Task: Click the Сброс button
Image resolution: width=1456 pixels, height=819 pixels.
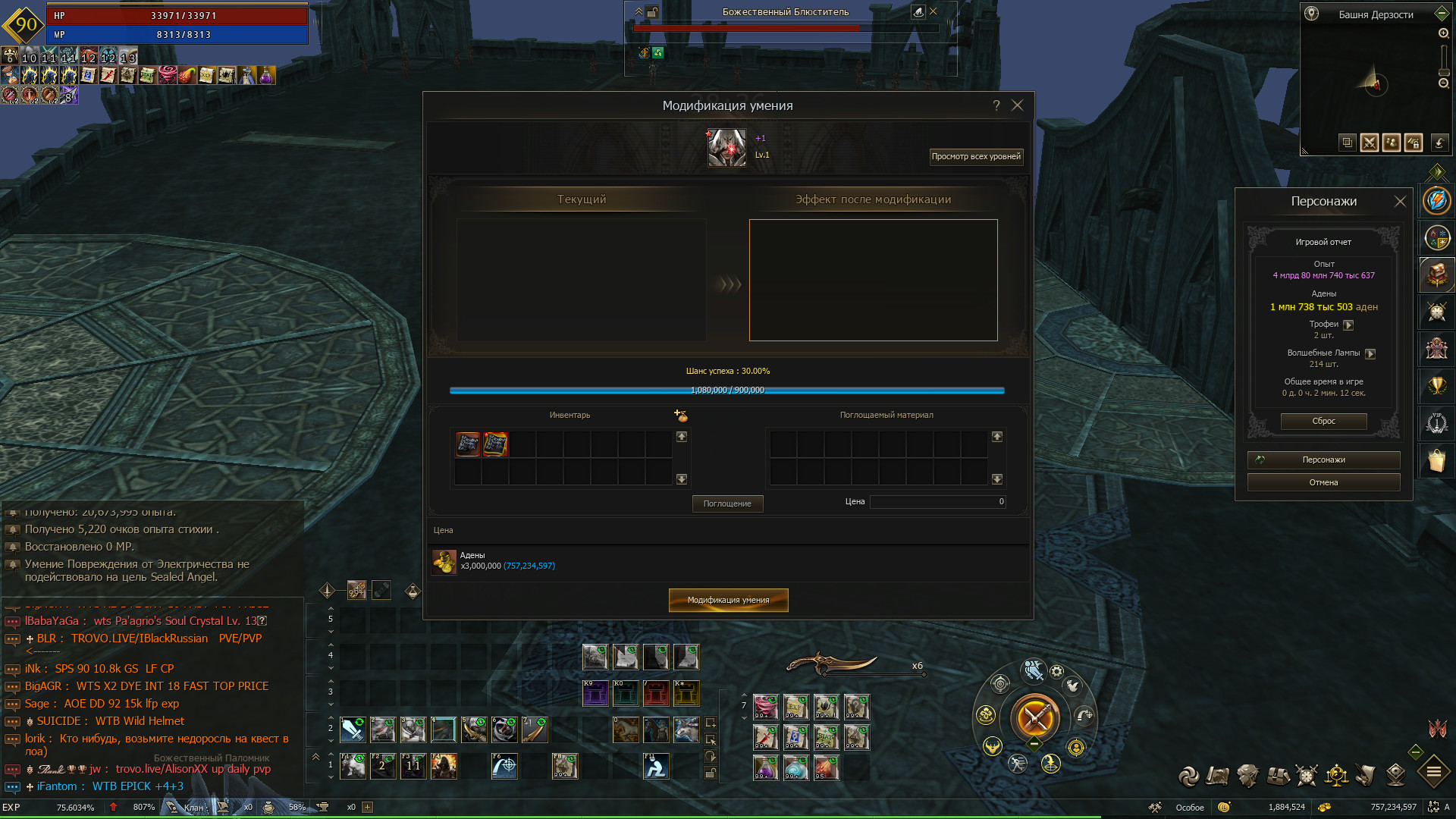Action: 1323,421
